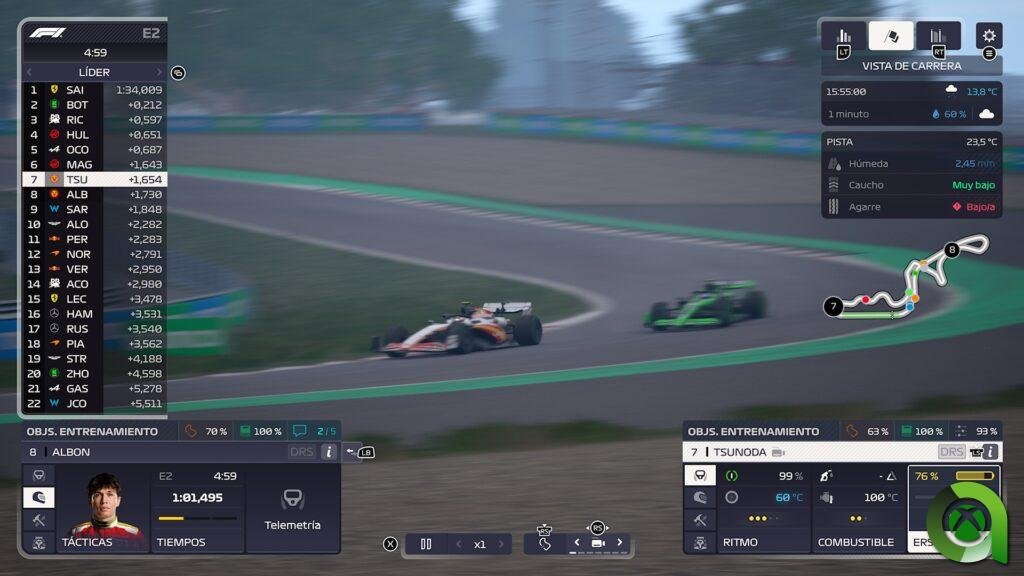
Task: Show Albon's driver info with the i button
Action: pyautogui.click(x=328, y=452)
